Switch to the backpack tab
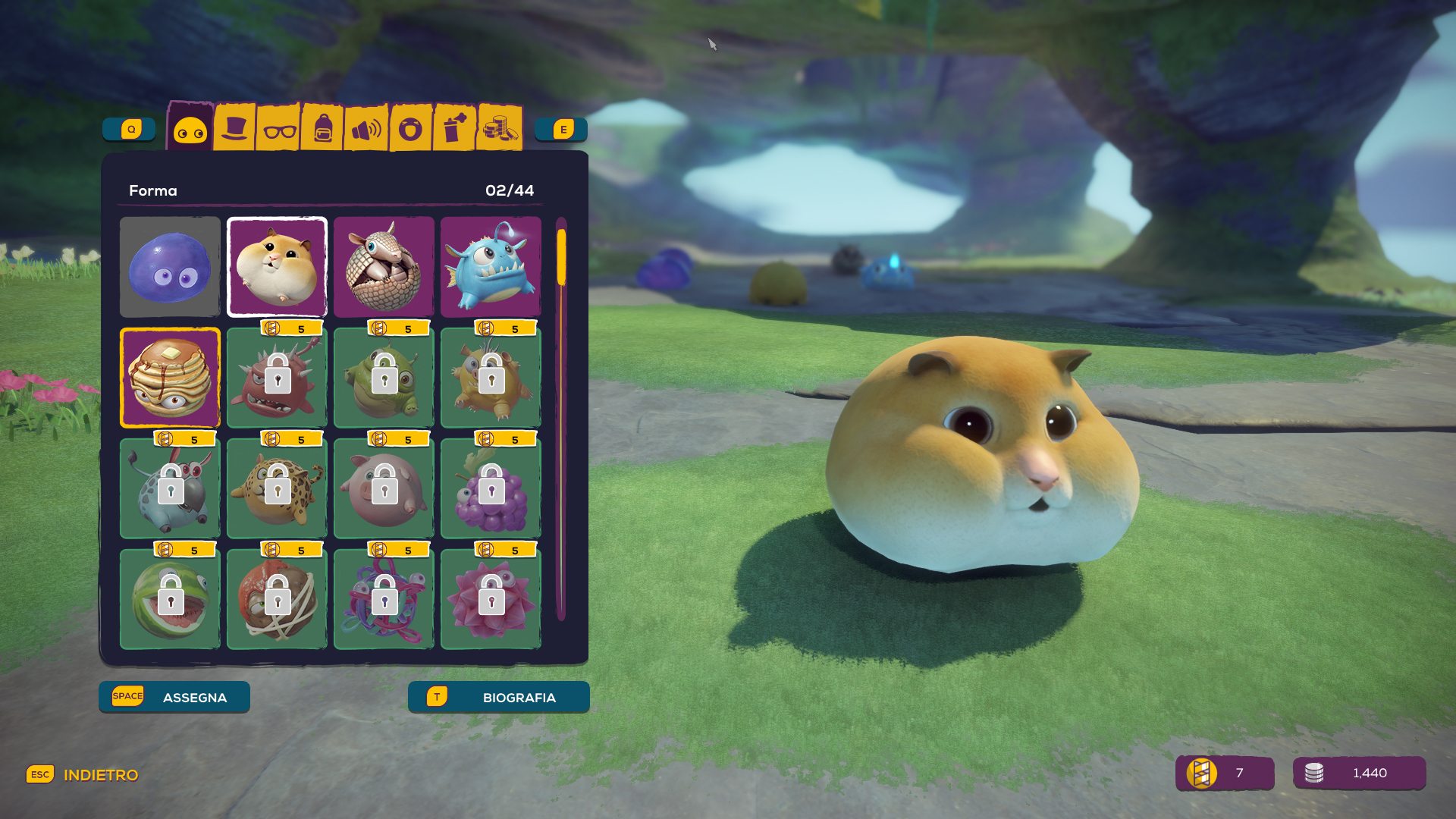Screen dimensions: 1456x819 (323, 129)
